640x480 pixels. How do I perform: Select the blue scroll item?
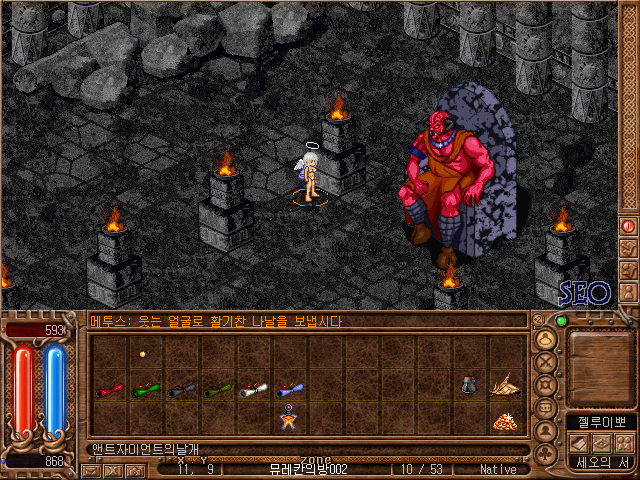[290, 390]
